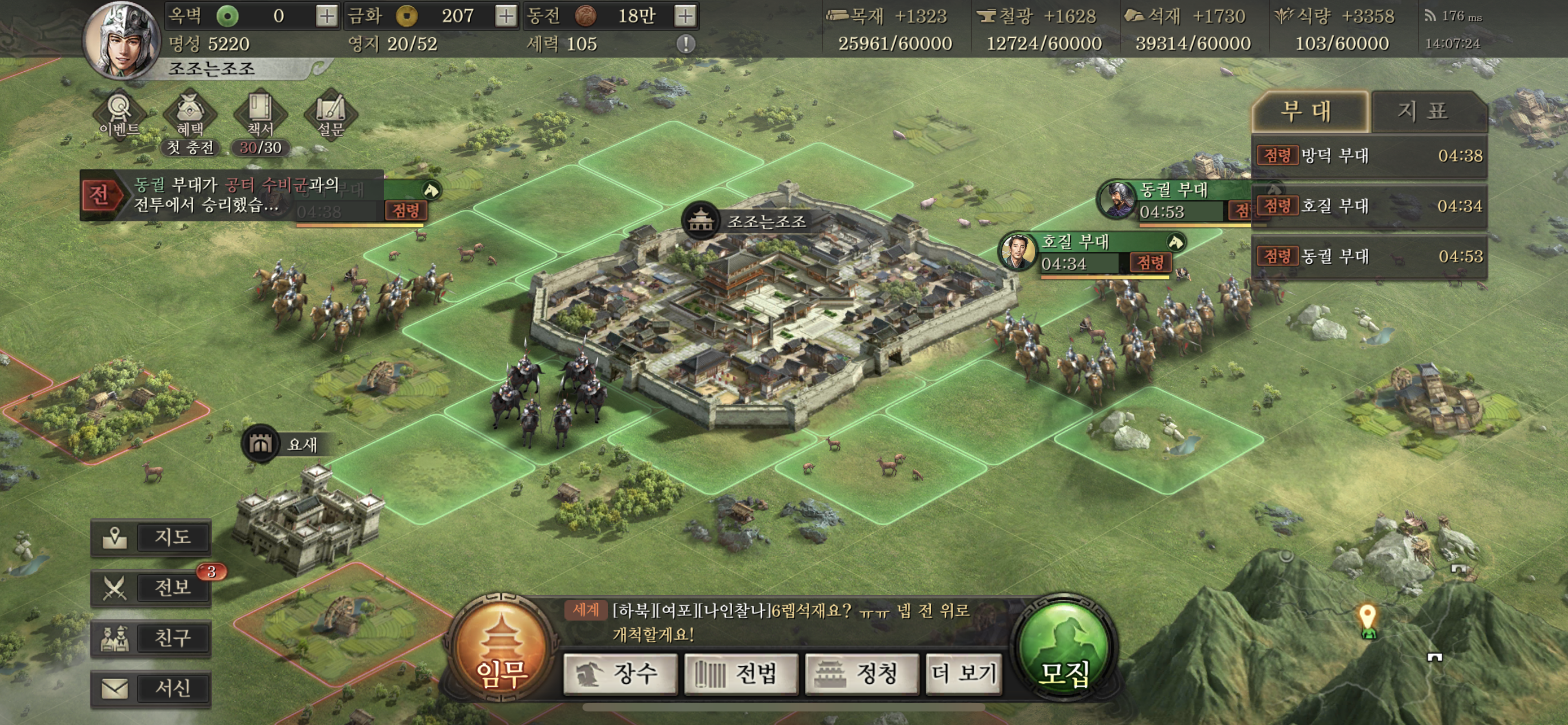Open the 친구 friends button
The width and height of the screenshot is (1568, 725).
pyautogui.click(x=151, y=639)
